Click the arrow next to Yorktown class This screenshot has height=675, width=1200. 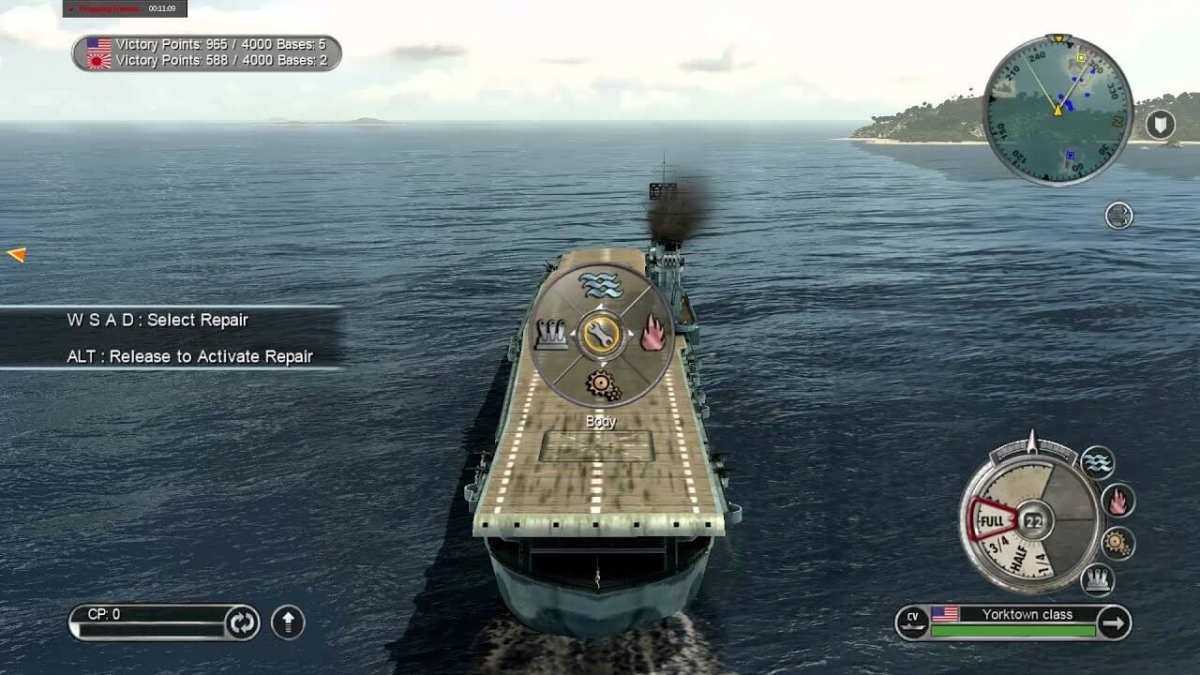click(x=1114, y=622)
